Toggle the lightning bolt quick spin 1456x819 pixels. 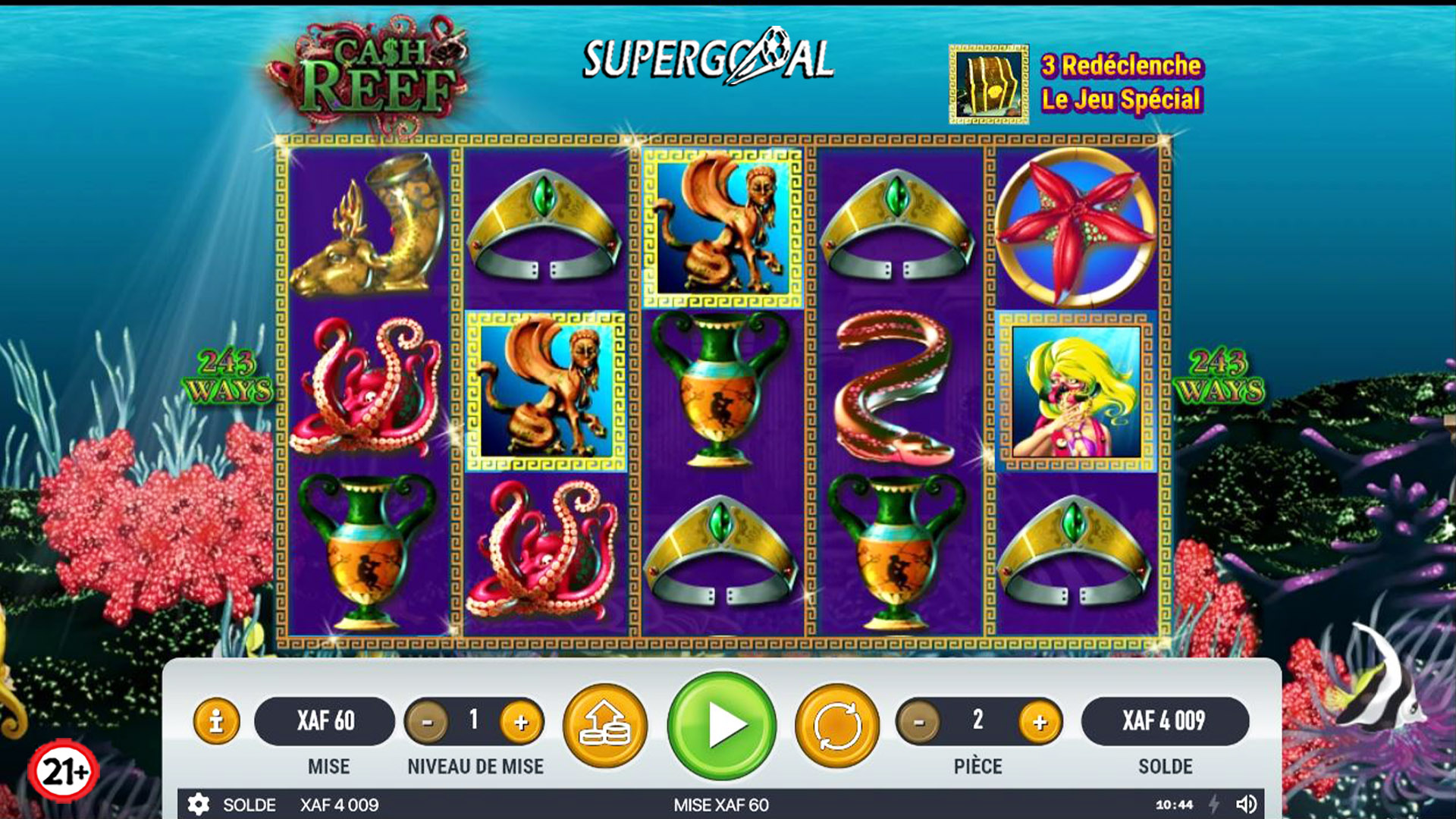1214,805
